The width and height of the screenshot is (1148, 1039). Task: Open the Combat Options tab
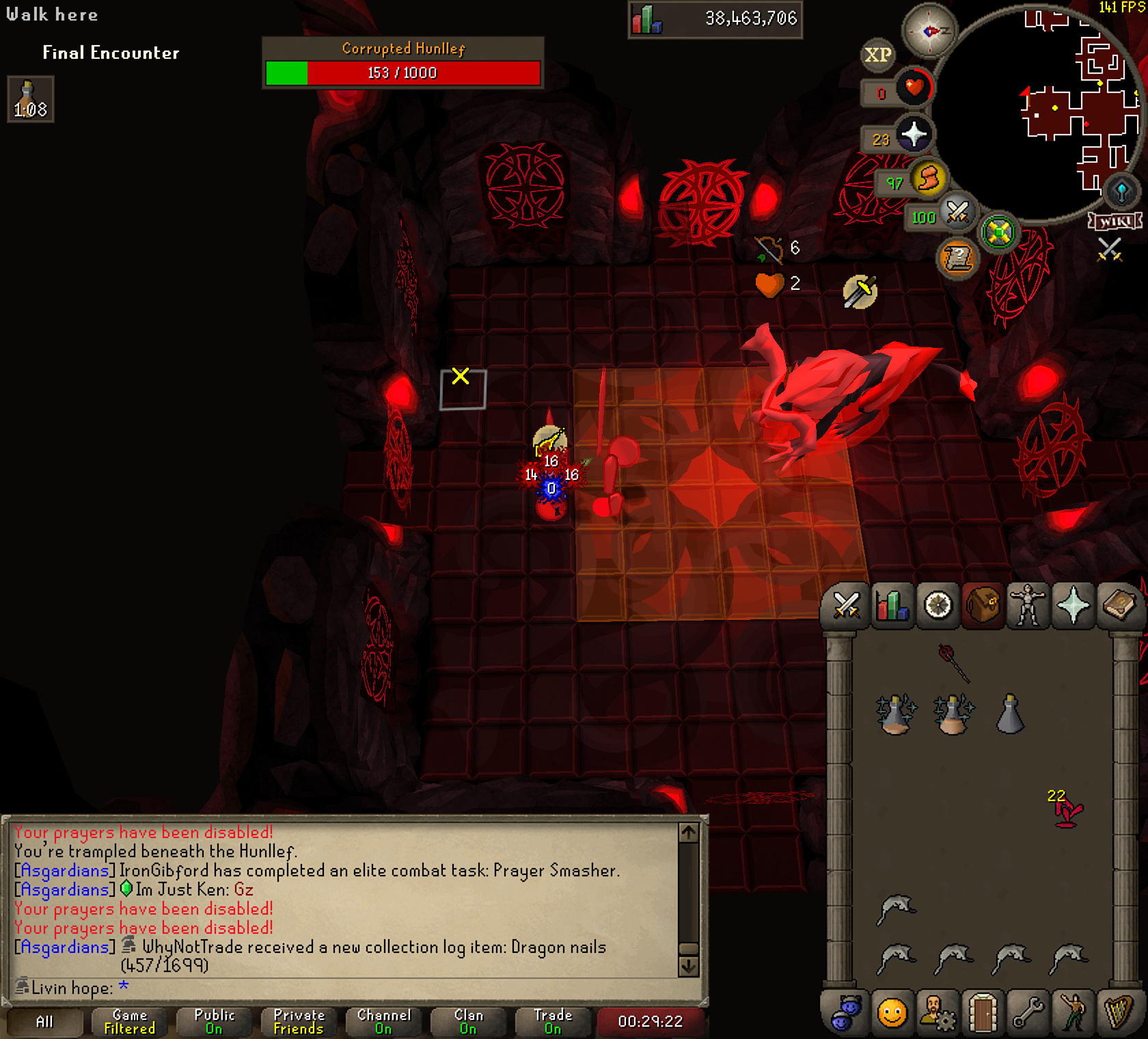point(846,606)
